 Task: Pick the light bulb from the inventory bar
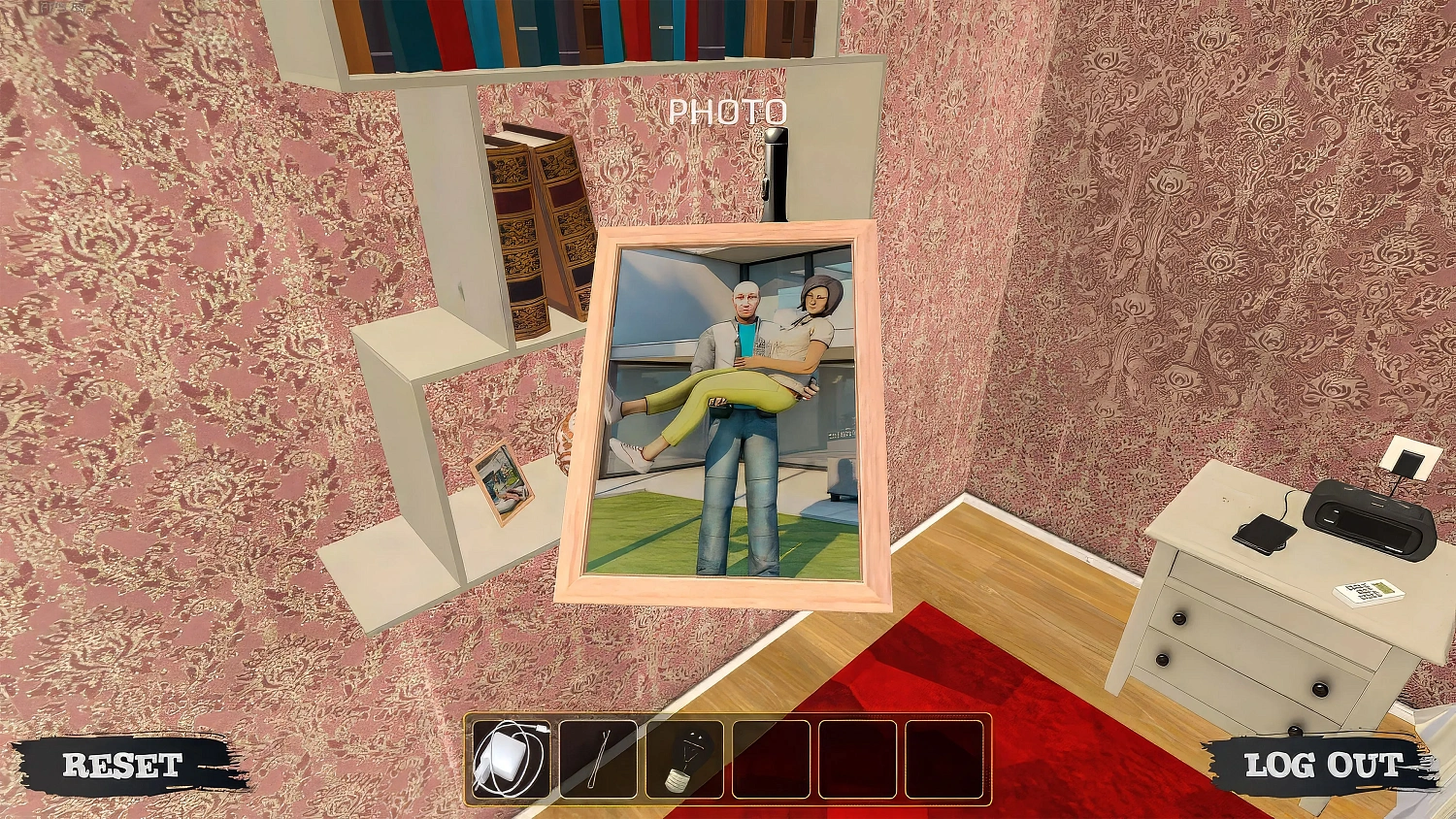point(684,760)
